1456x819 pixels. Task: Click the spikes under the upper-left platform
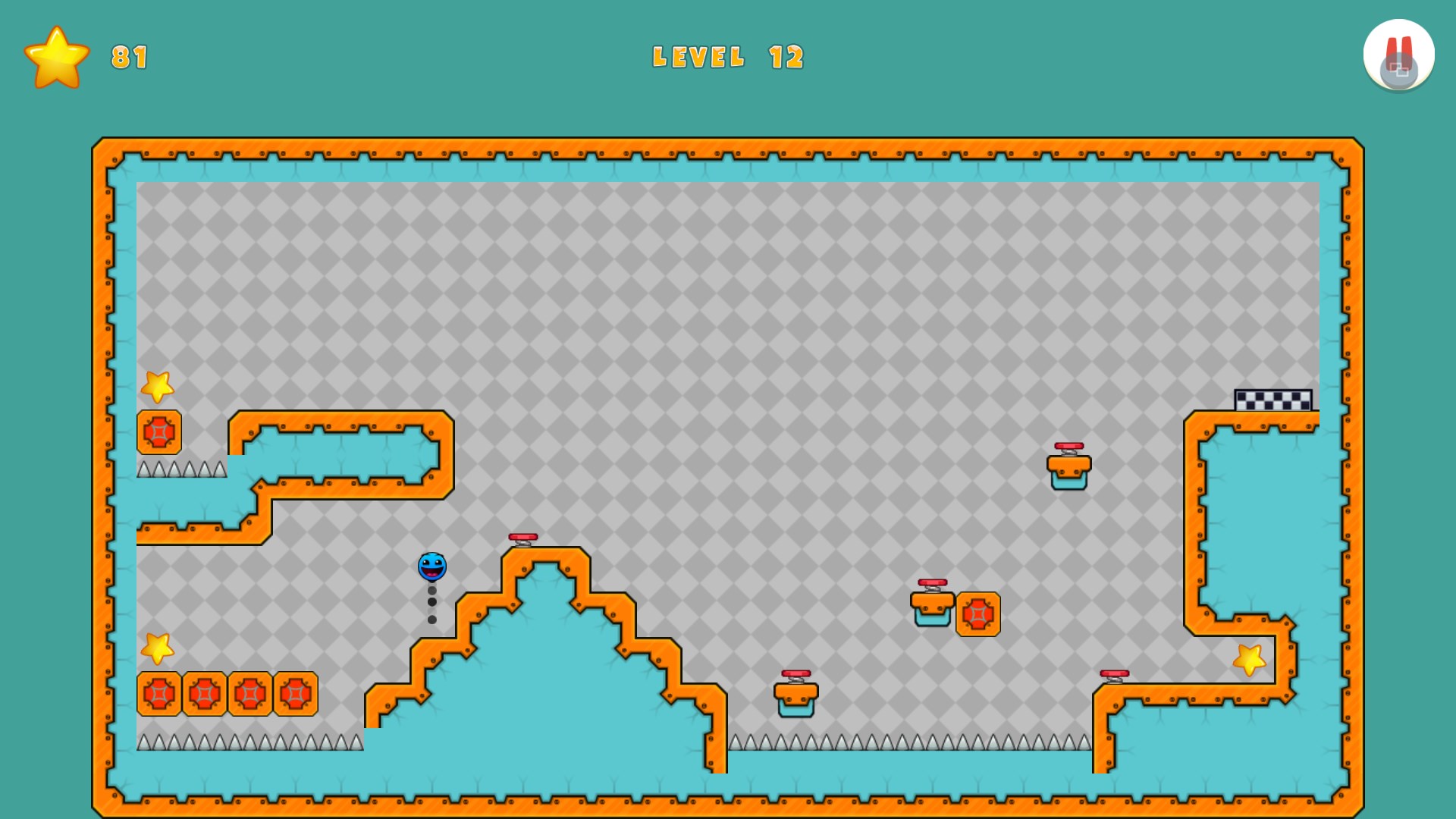coord(182,466)
